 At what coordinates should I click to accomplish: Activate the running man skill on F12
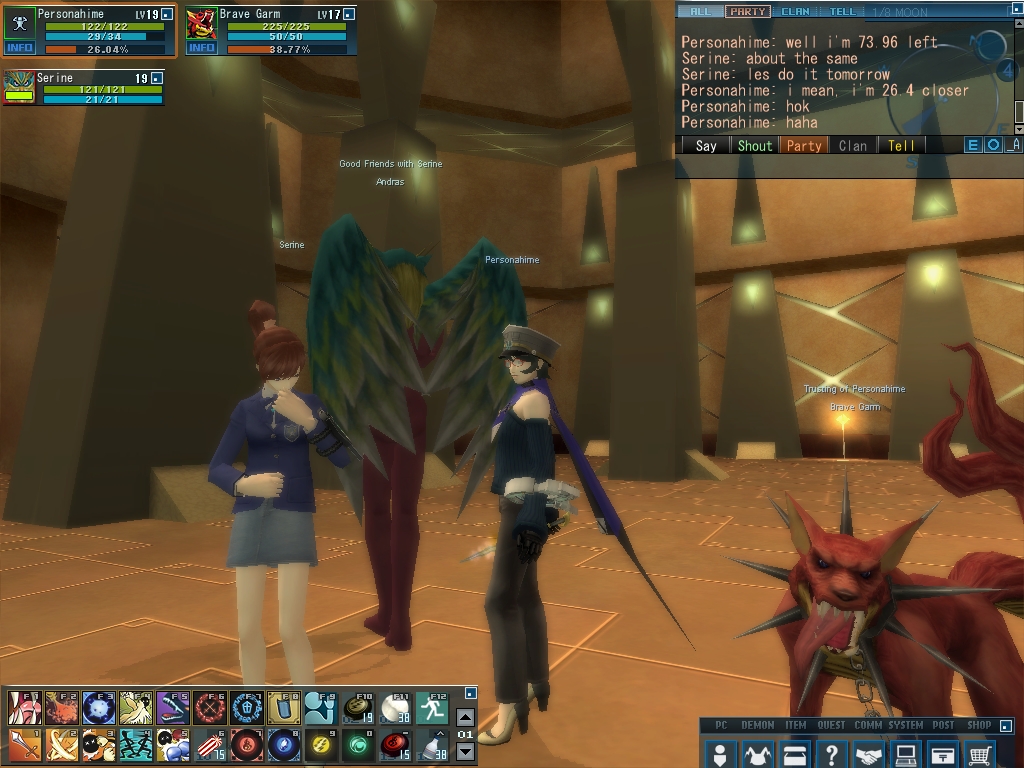tap(432, 707)
